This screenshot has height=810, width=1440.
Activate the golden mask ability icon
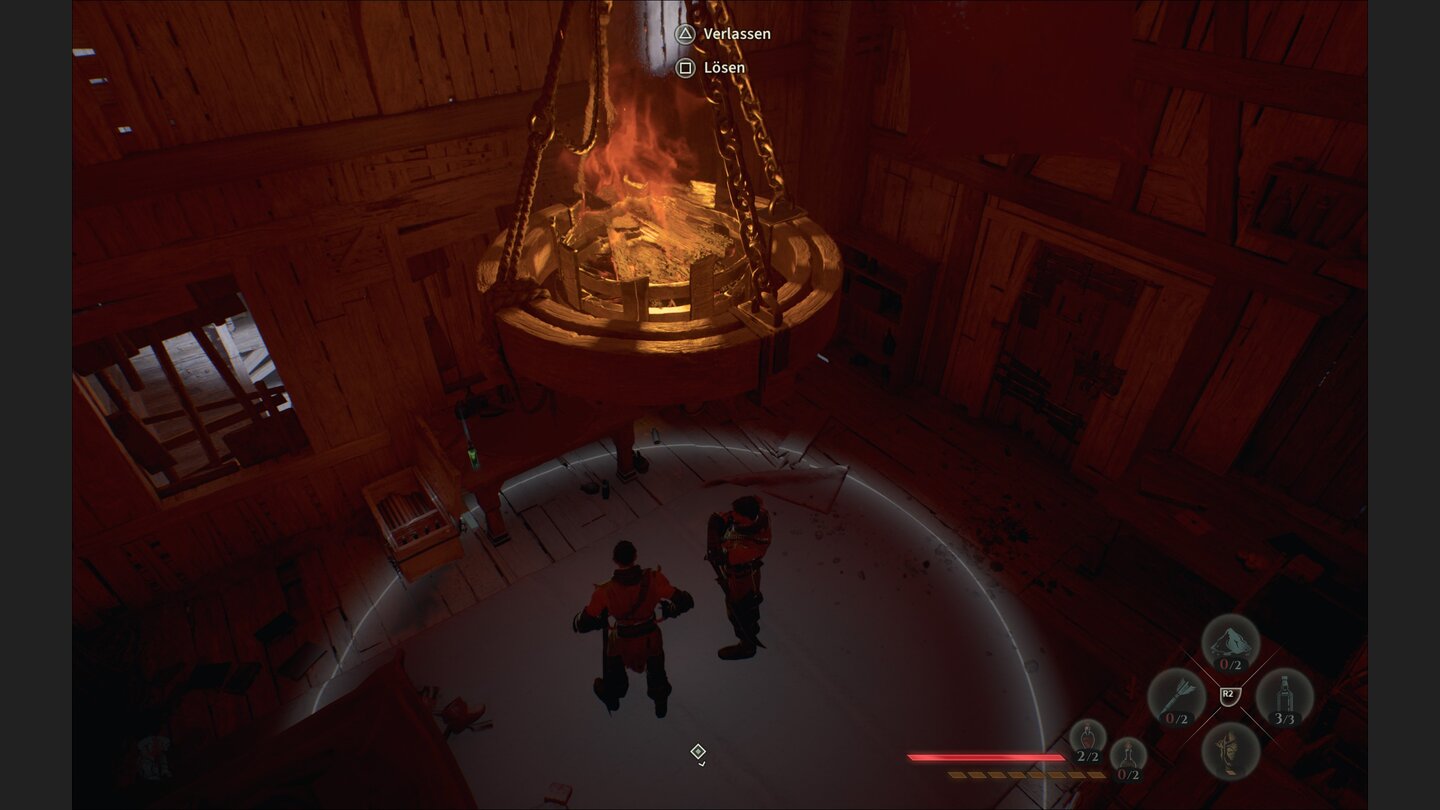point(1229,749)
